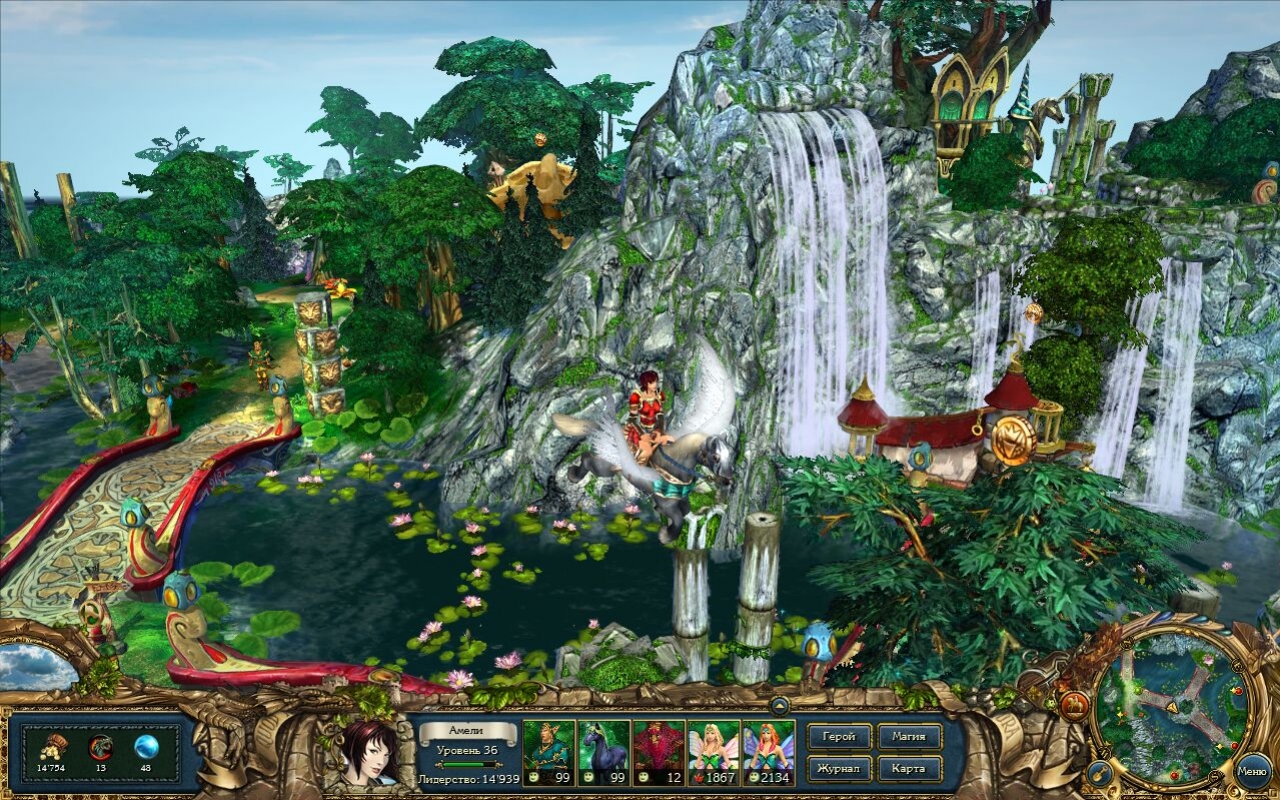Click the circular minimap
The image size is (1280, 800).
[1171, 706]
